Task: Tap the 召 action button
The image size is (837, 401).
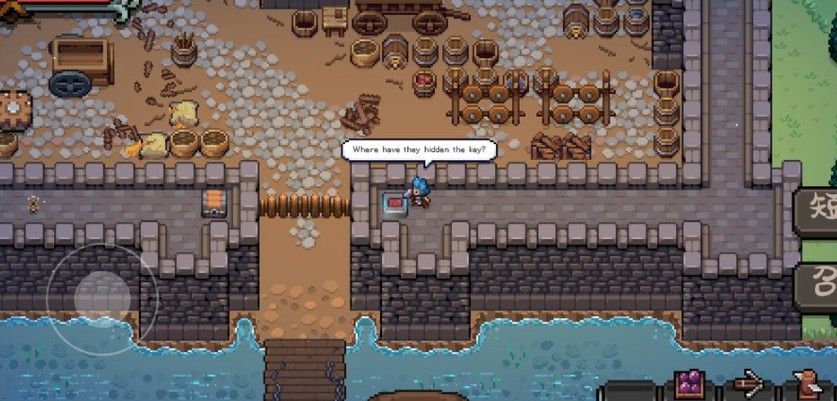Action: click(818, 283)
